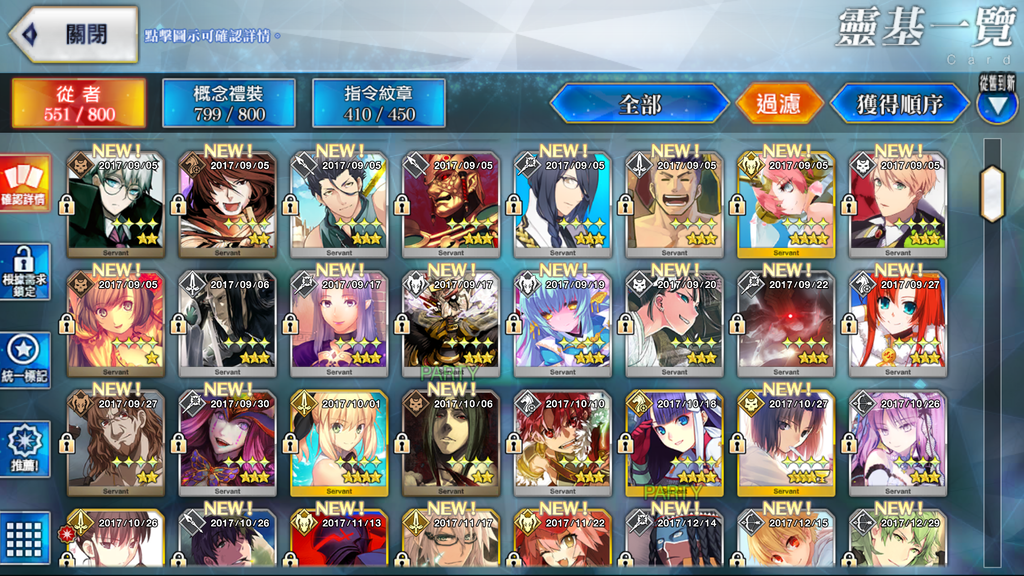Open the masked servant card dated 2017/09/30
The height and width of the screenshot is (576, 1024).
click(x=227, y=440)
